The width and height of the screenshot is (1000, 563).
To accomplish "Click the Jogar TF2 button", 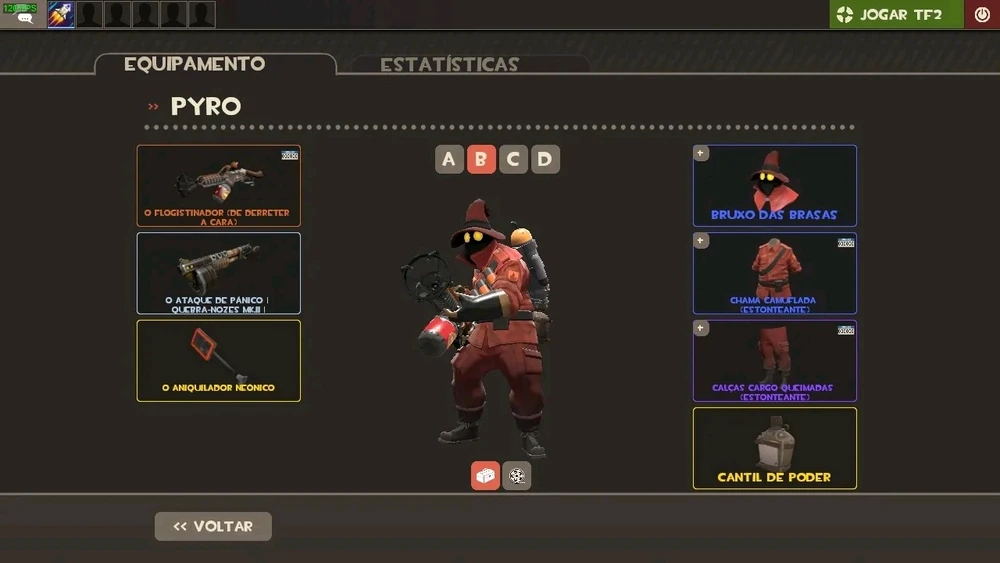I will coord(896,14).
